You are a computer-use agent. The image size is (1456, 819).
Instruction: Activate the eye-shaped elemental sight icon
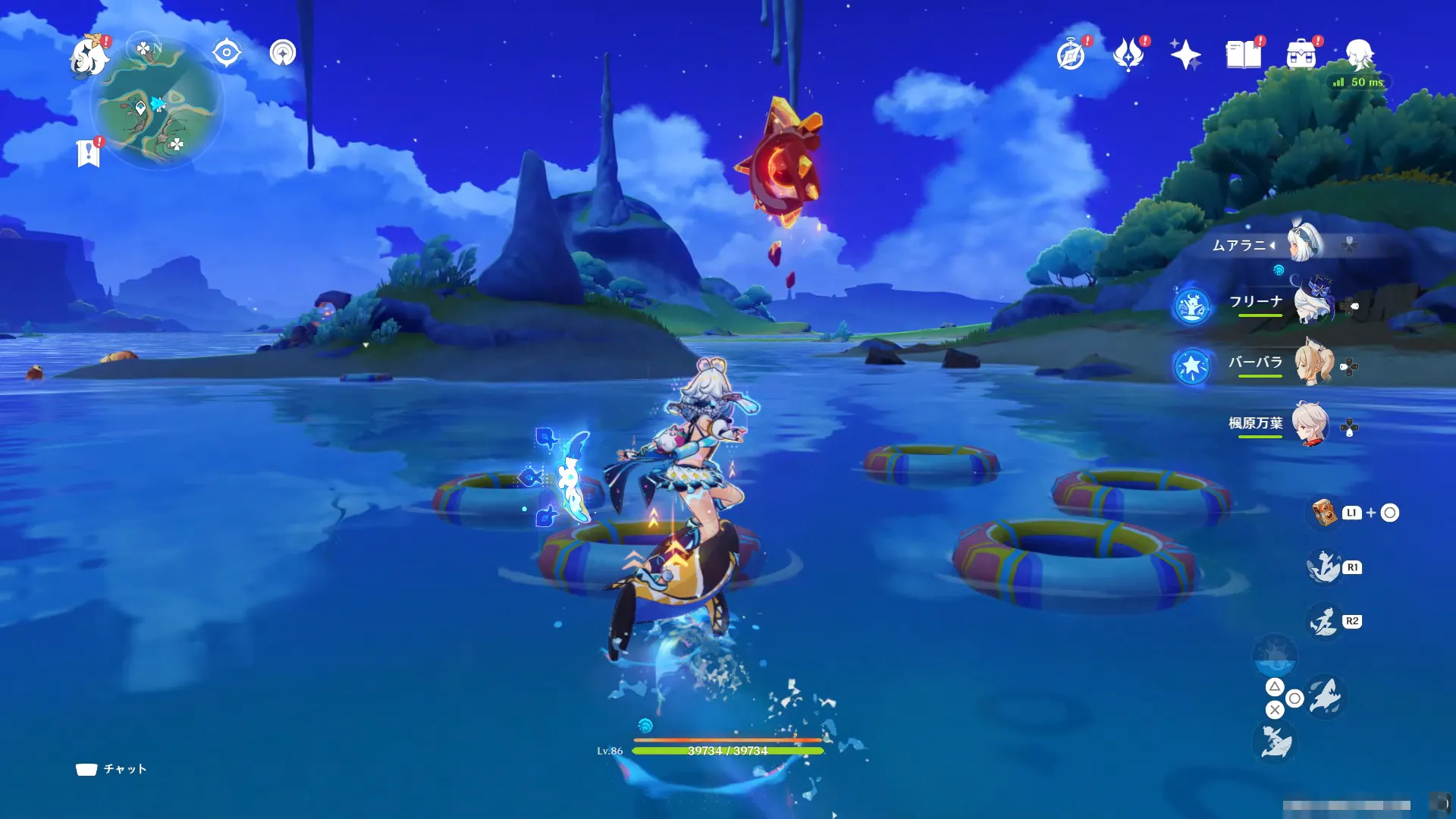227,53
